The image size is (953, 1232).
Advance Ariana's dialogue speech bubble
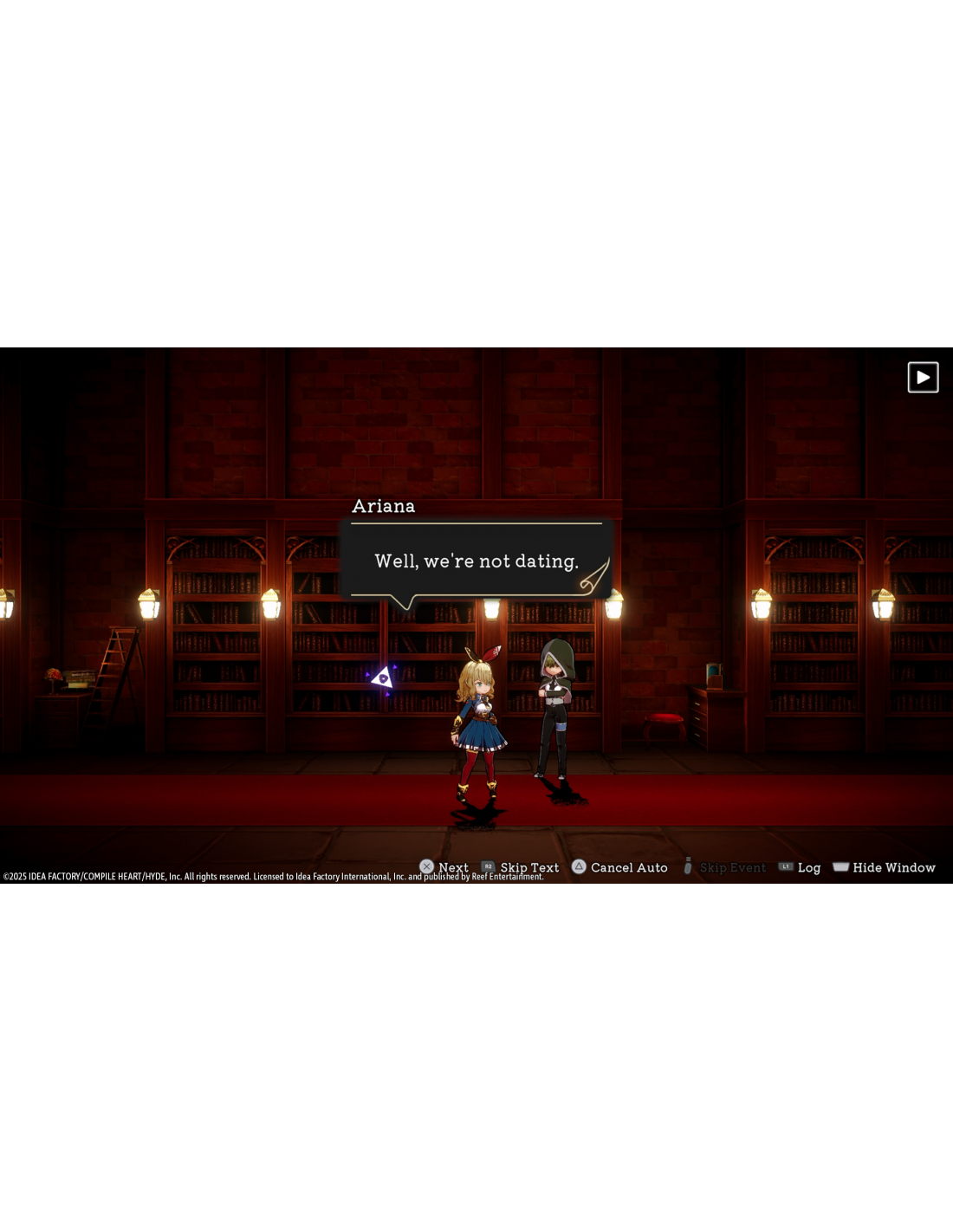(476, 561)
